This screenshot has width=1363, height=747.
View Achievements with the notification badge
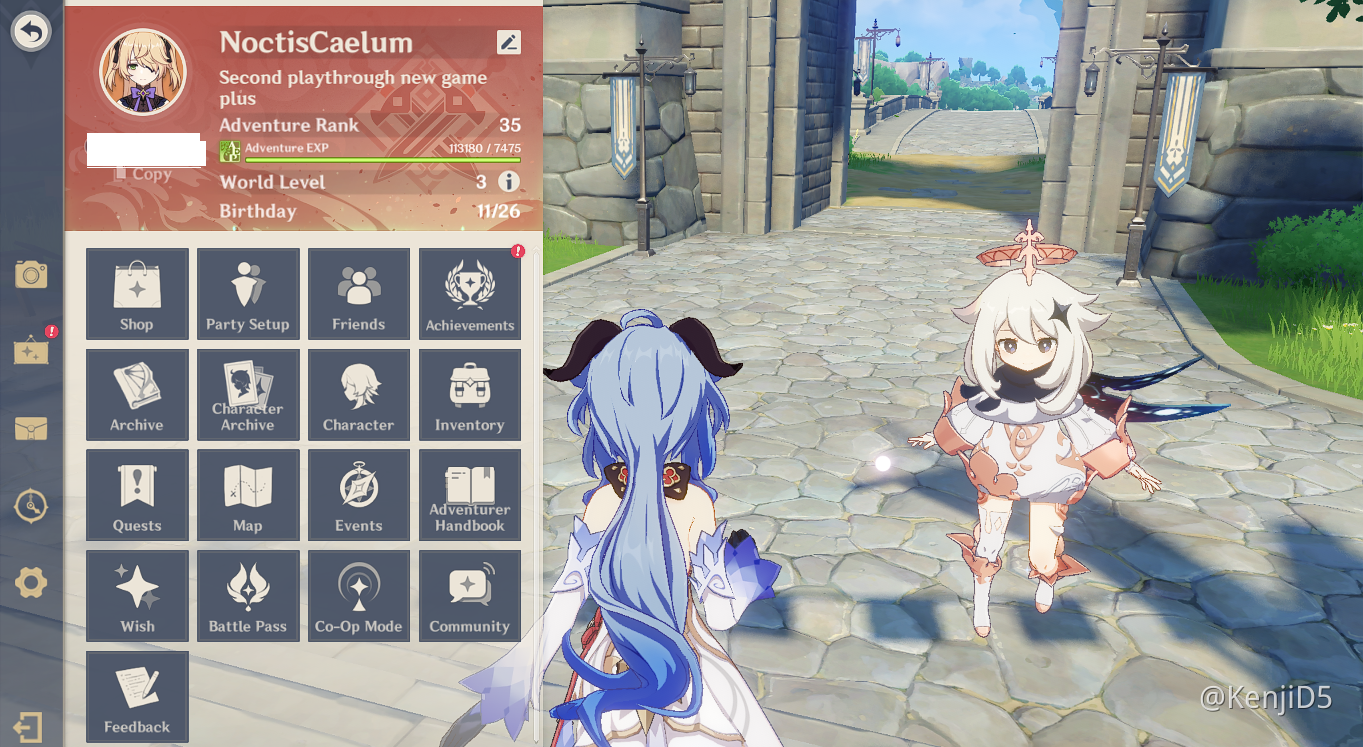470,293
